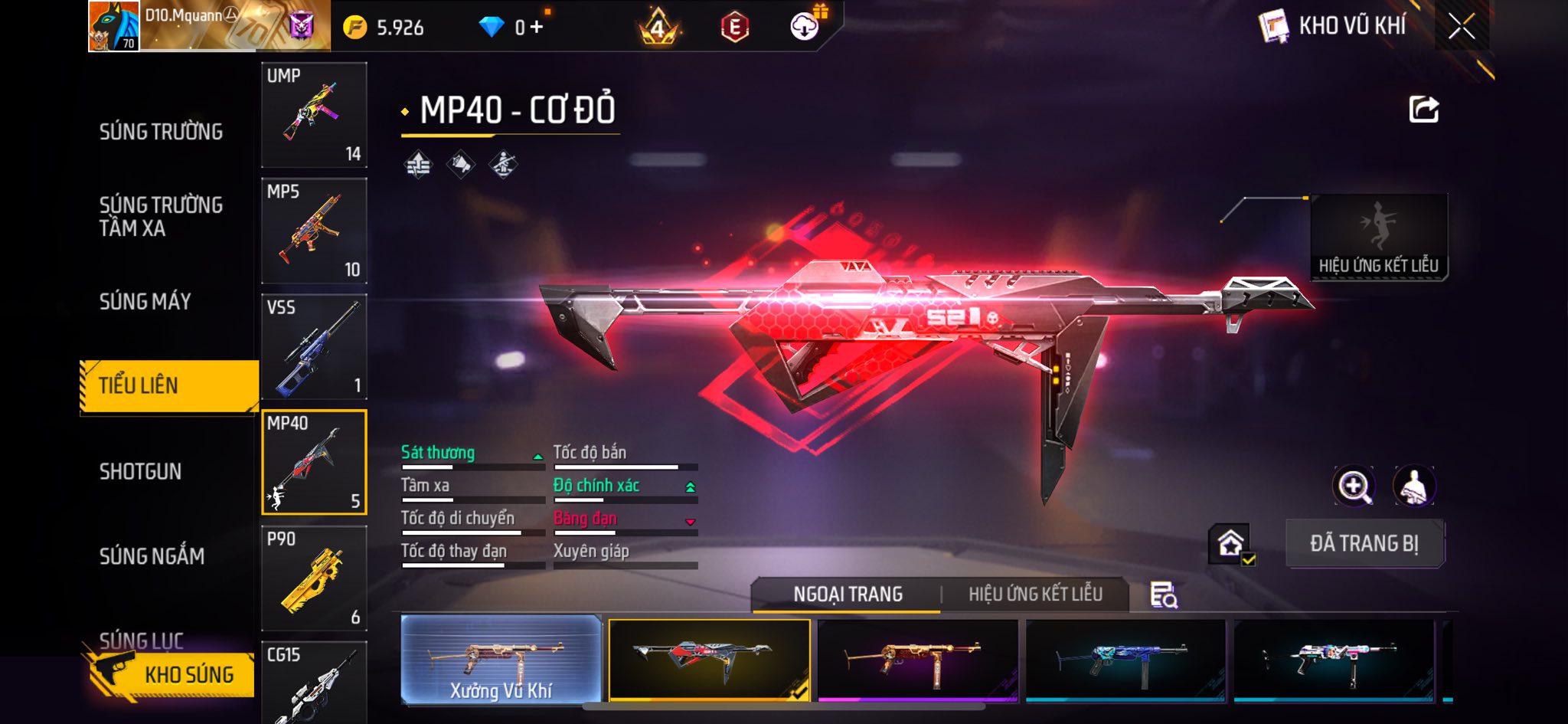Viewport: 1568px width, 724px height.
Task: Zoom in using the magnifier button
Action: tap(1354, 486)
